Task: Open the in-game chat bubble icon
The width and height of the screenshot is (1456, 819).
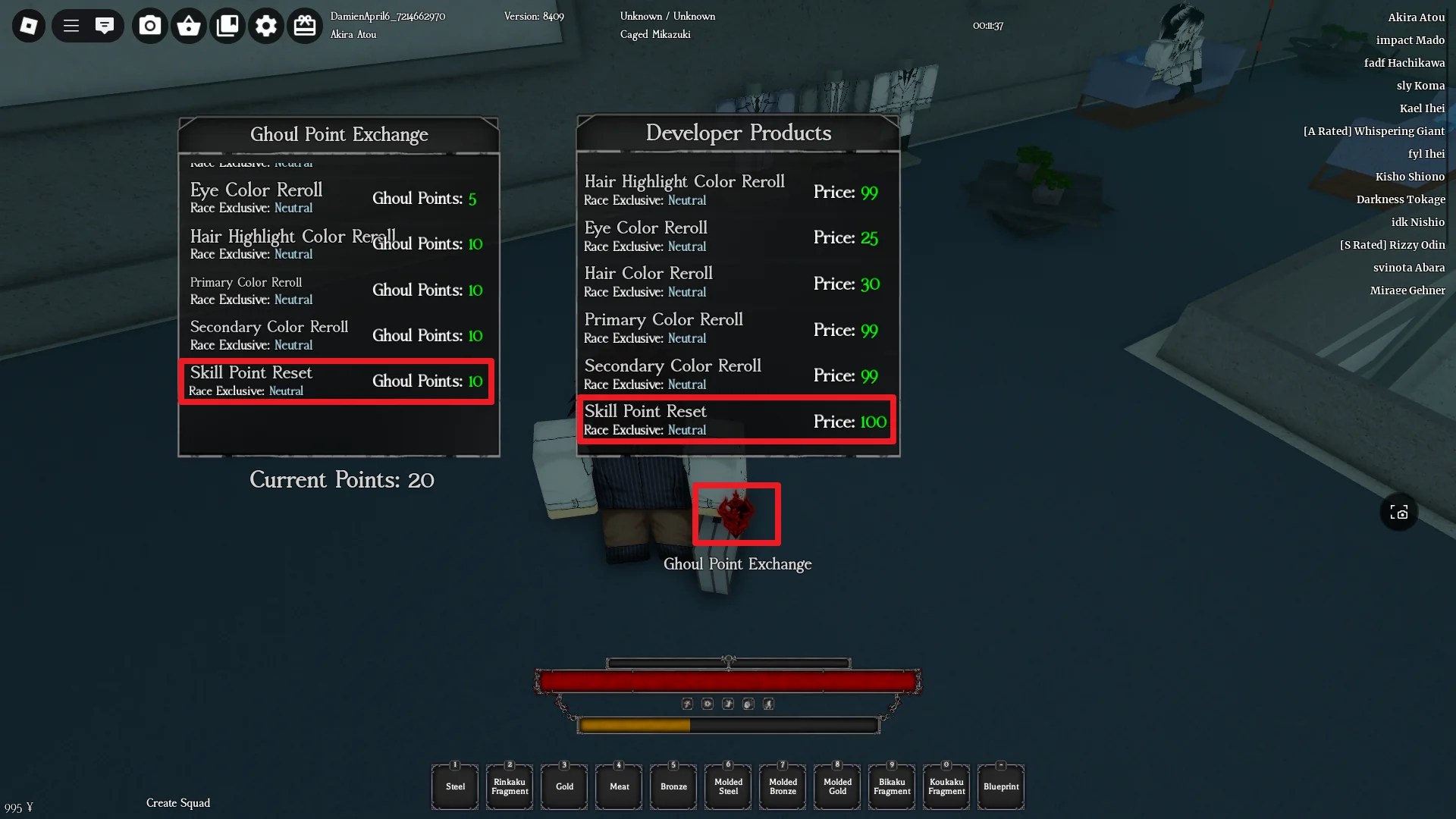Action: point(105,25)
